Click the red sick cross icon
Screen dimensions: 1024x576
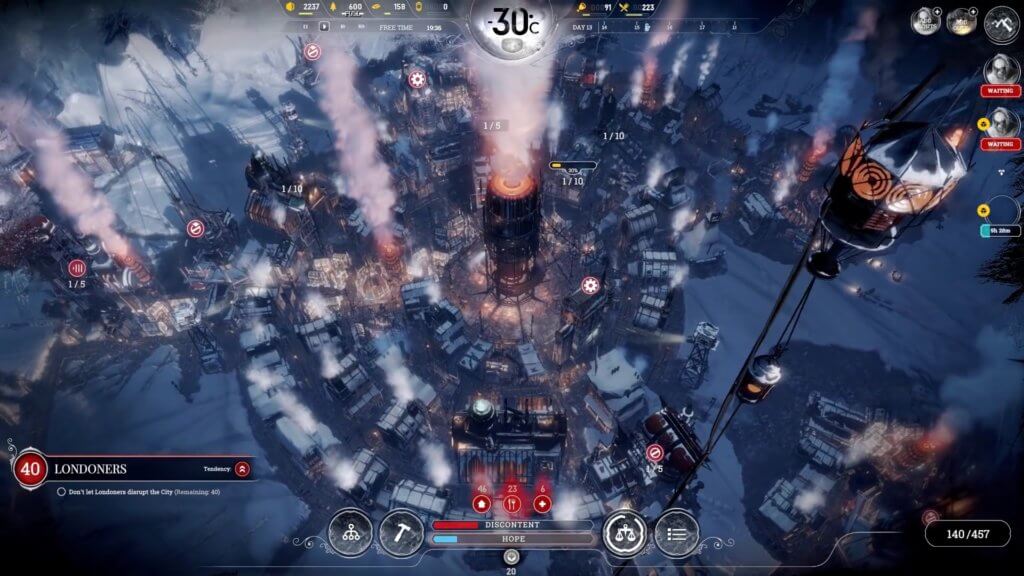543,504
